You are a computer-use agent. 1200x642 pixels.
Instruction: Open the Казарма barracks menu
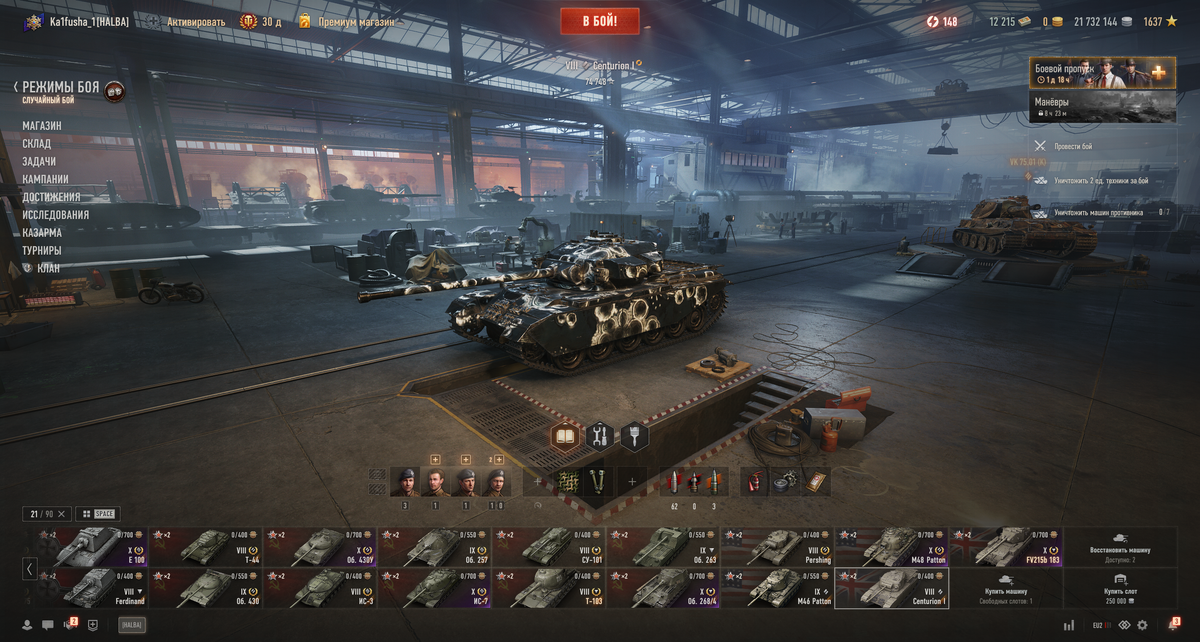[43, 232]
